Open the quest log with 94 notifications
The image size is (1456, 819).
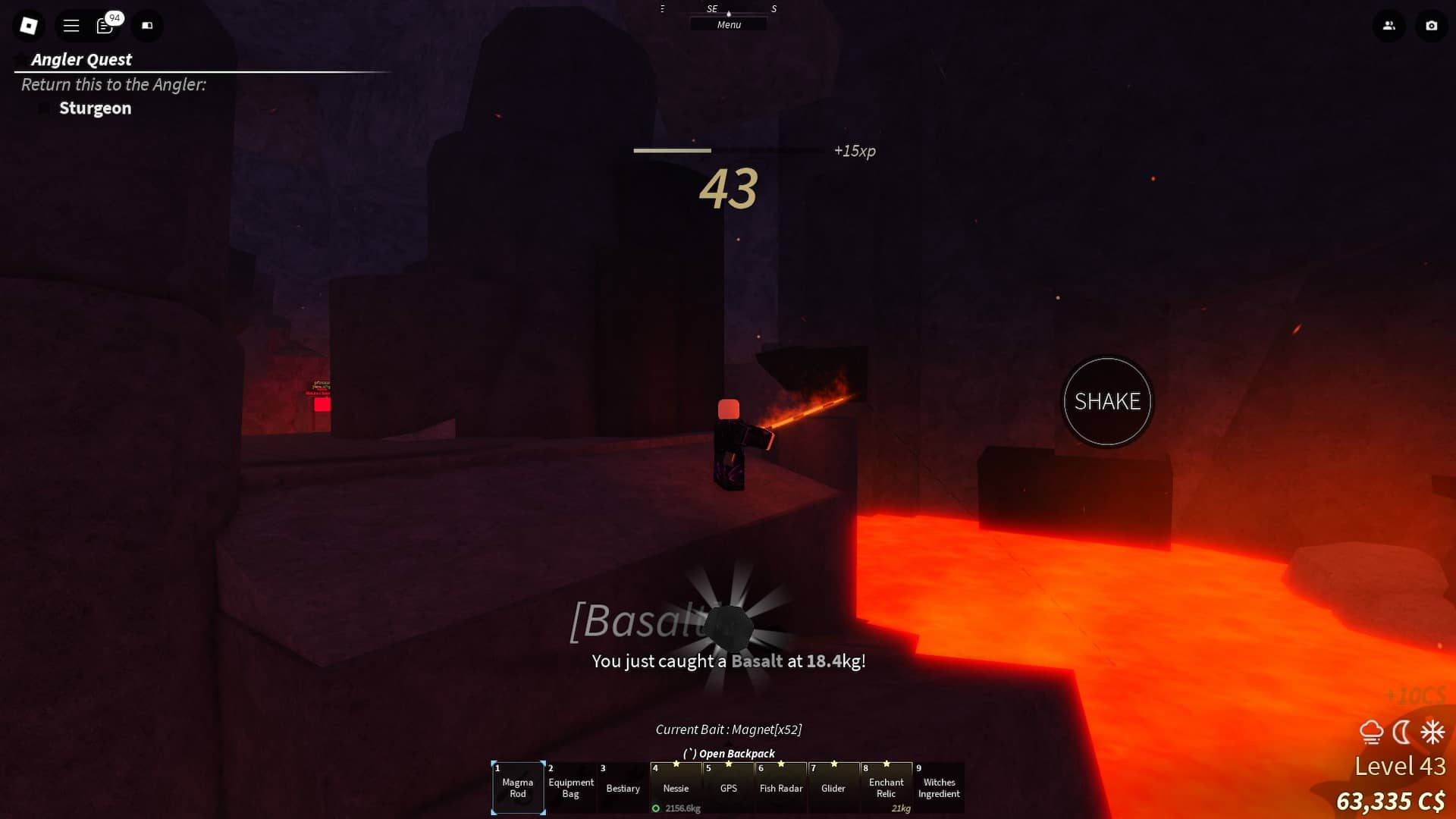click(105, 25)
